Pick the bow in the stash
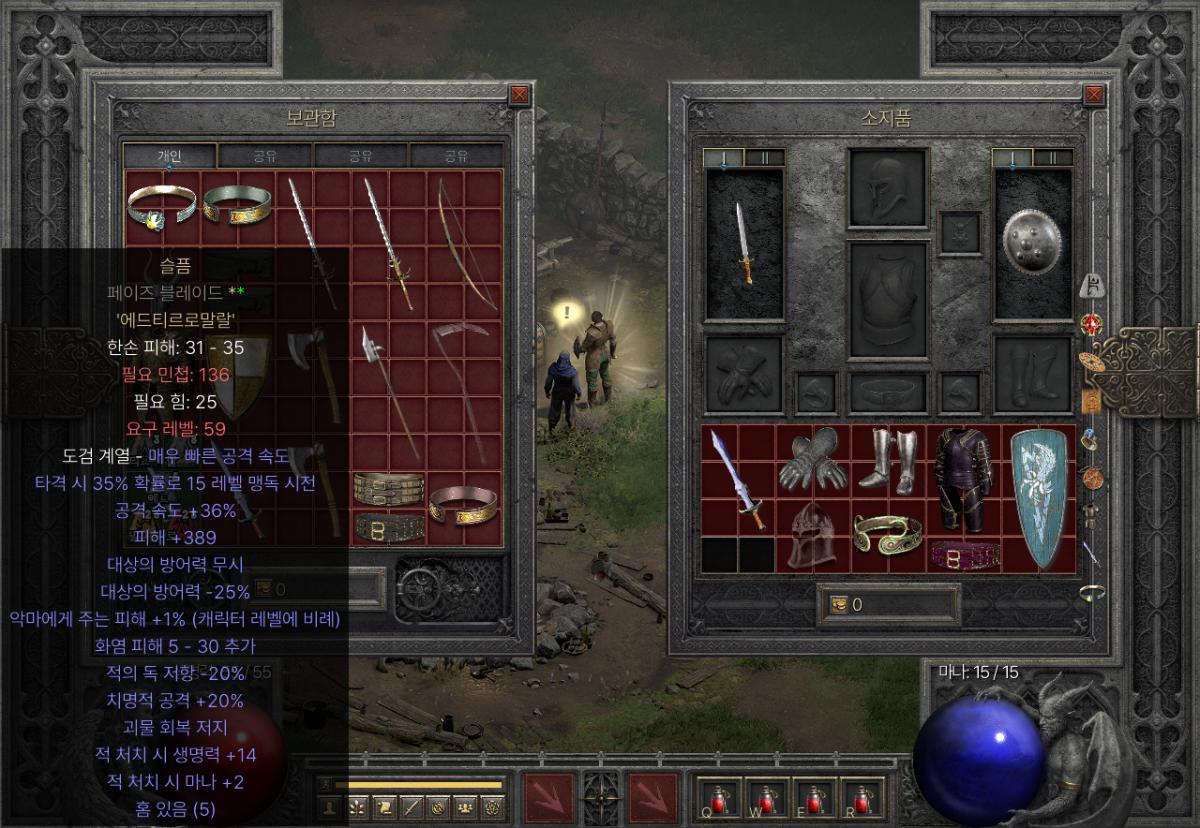This screenshot has height=828, width=1200. (464, 243)
